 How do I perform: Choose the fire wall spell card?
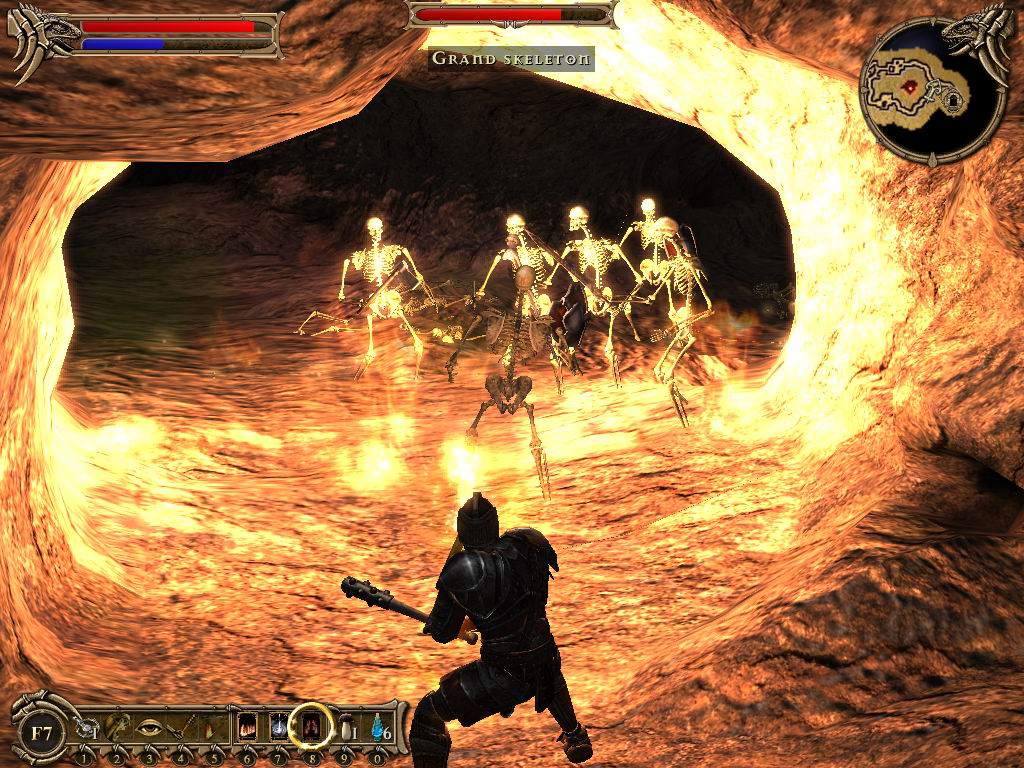[248, 727]
